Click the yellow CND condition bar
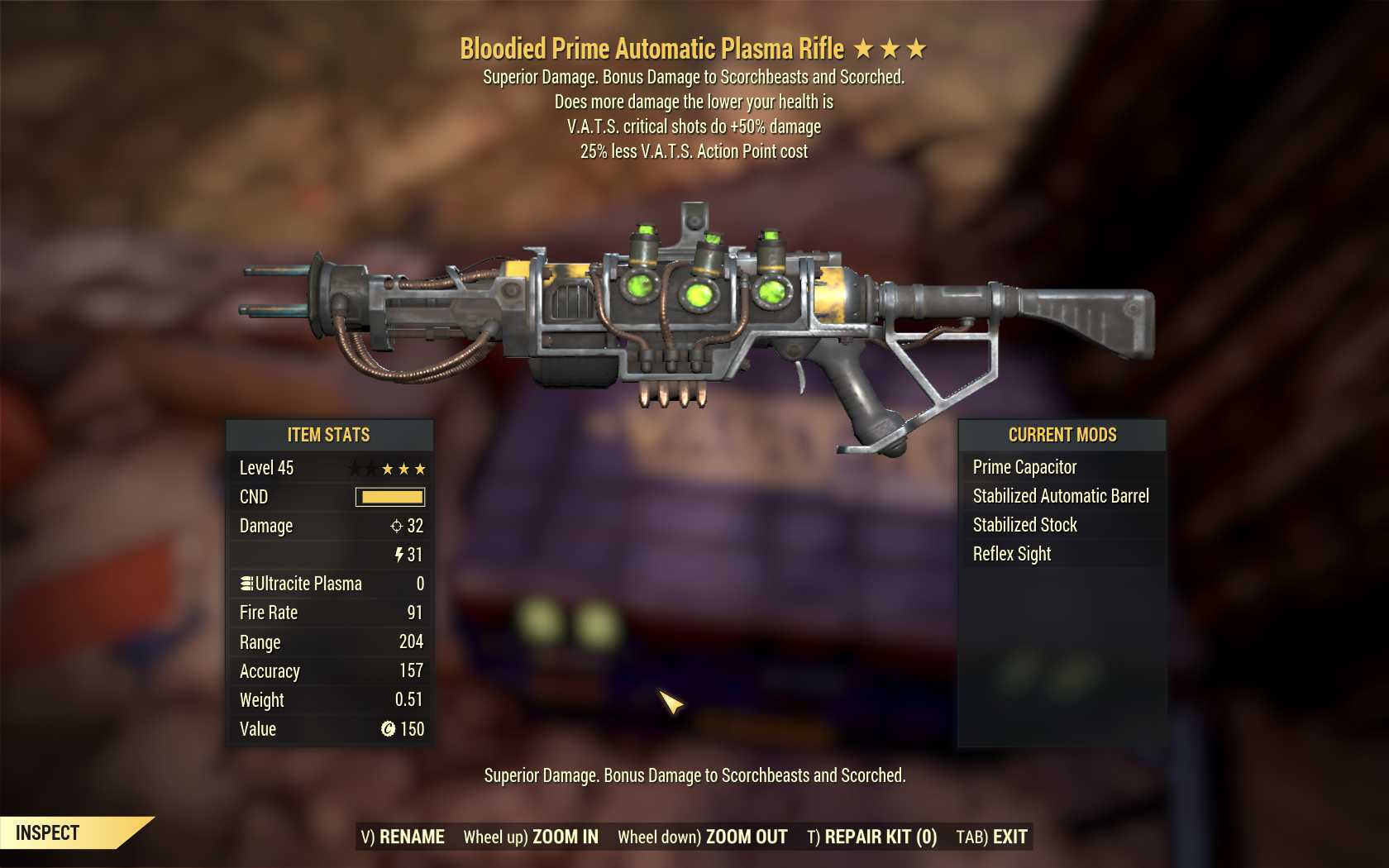 point(389,497)
